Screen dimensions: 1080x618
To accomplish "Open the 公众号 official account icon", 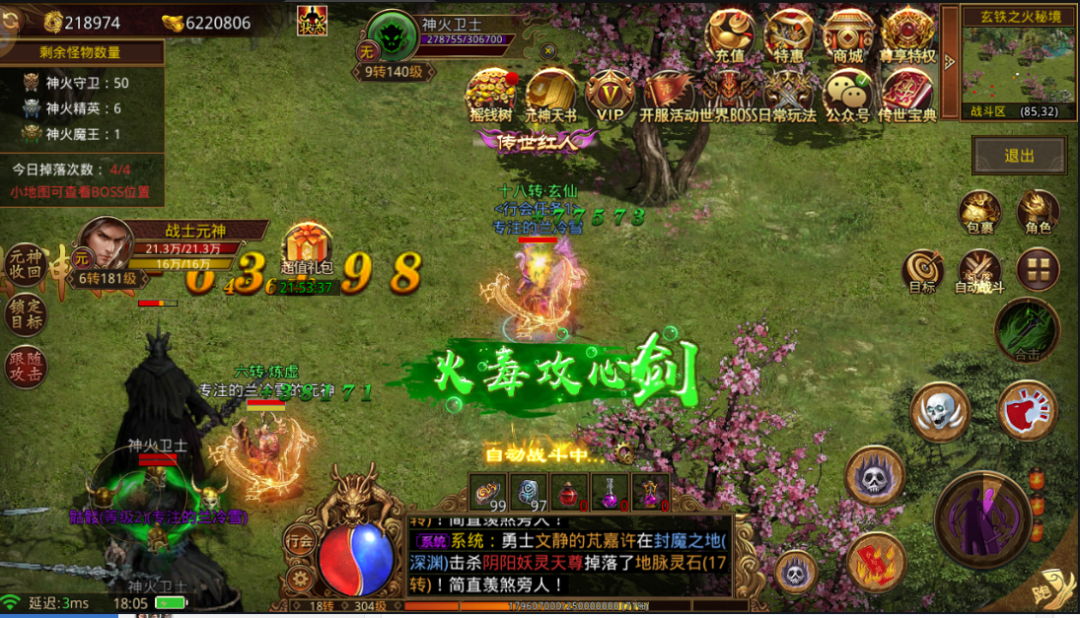I will [x=848, y=95].
